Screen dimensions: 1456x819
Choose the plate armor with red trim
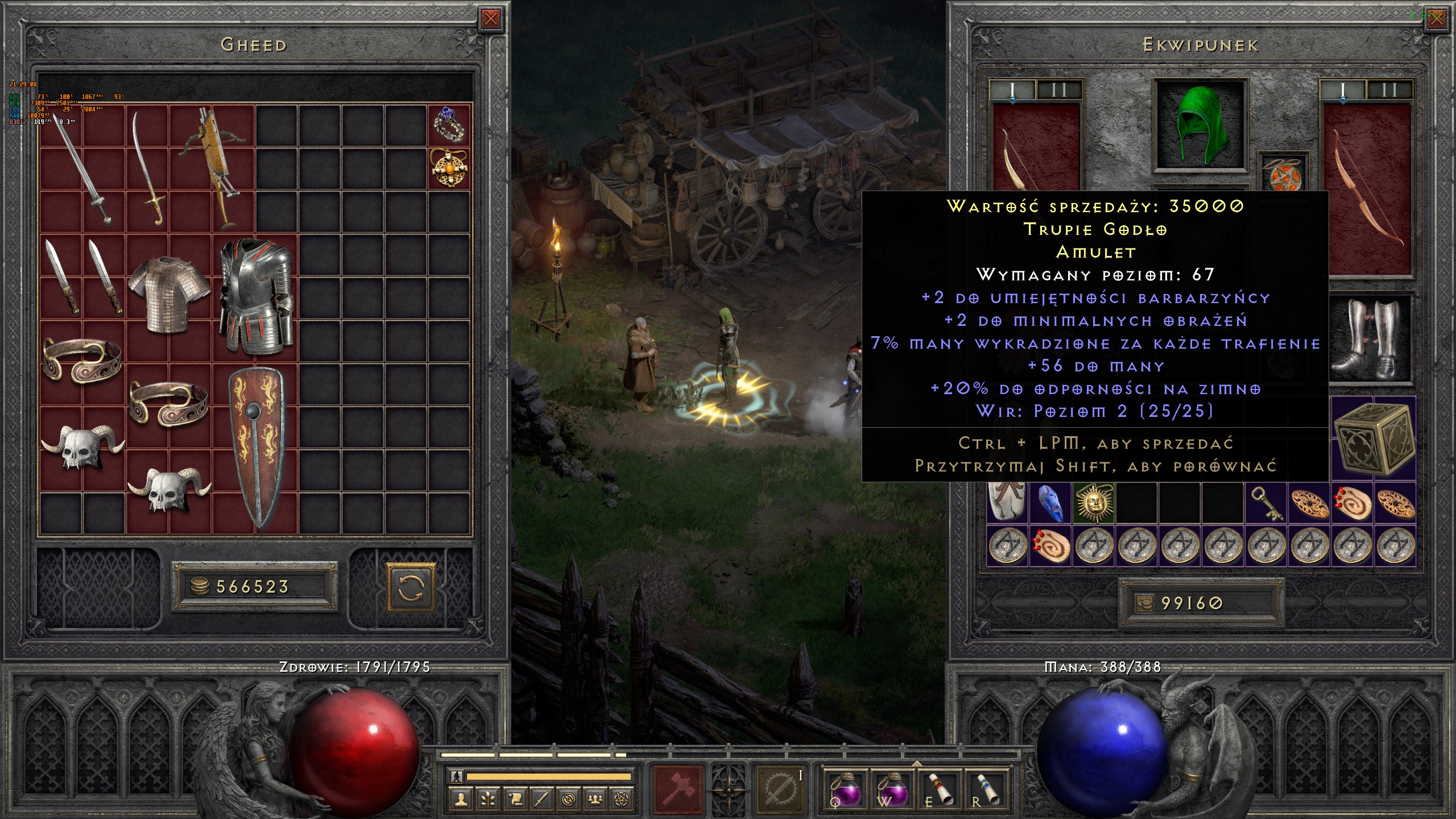256,296
